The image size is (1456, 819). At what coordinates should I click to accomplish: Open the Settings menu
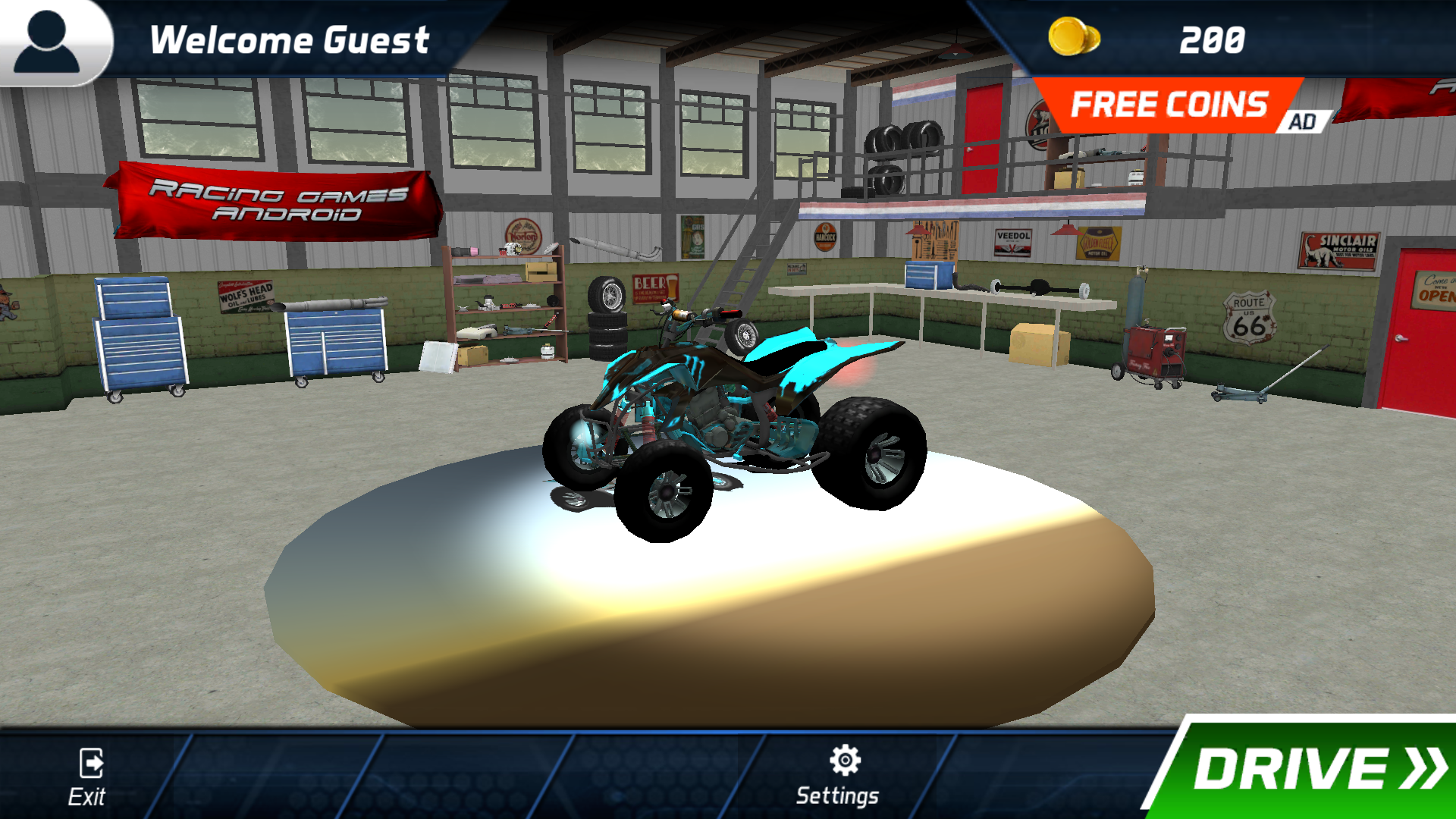[840, 775]
